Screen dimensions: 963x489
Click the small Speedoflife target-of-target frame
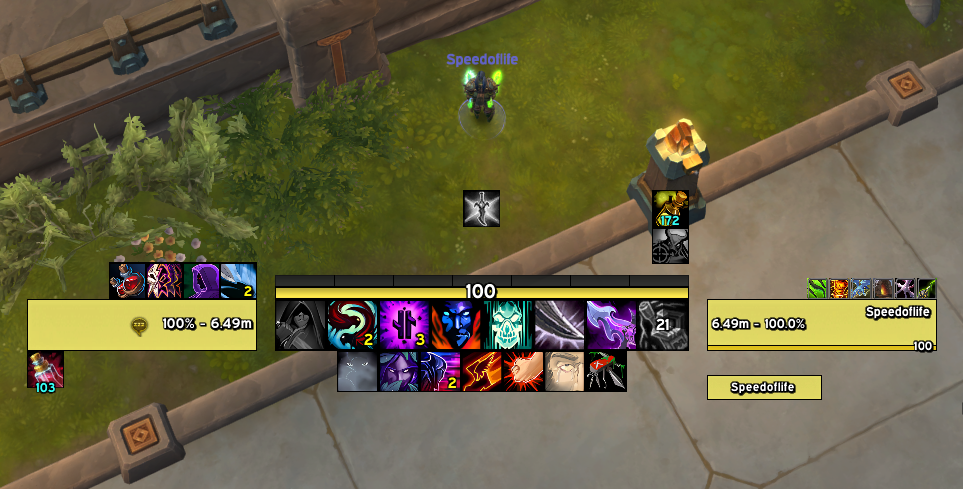[x=764, y=387]
